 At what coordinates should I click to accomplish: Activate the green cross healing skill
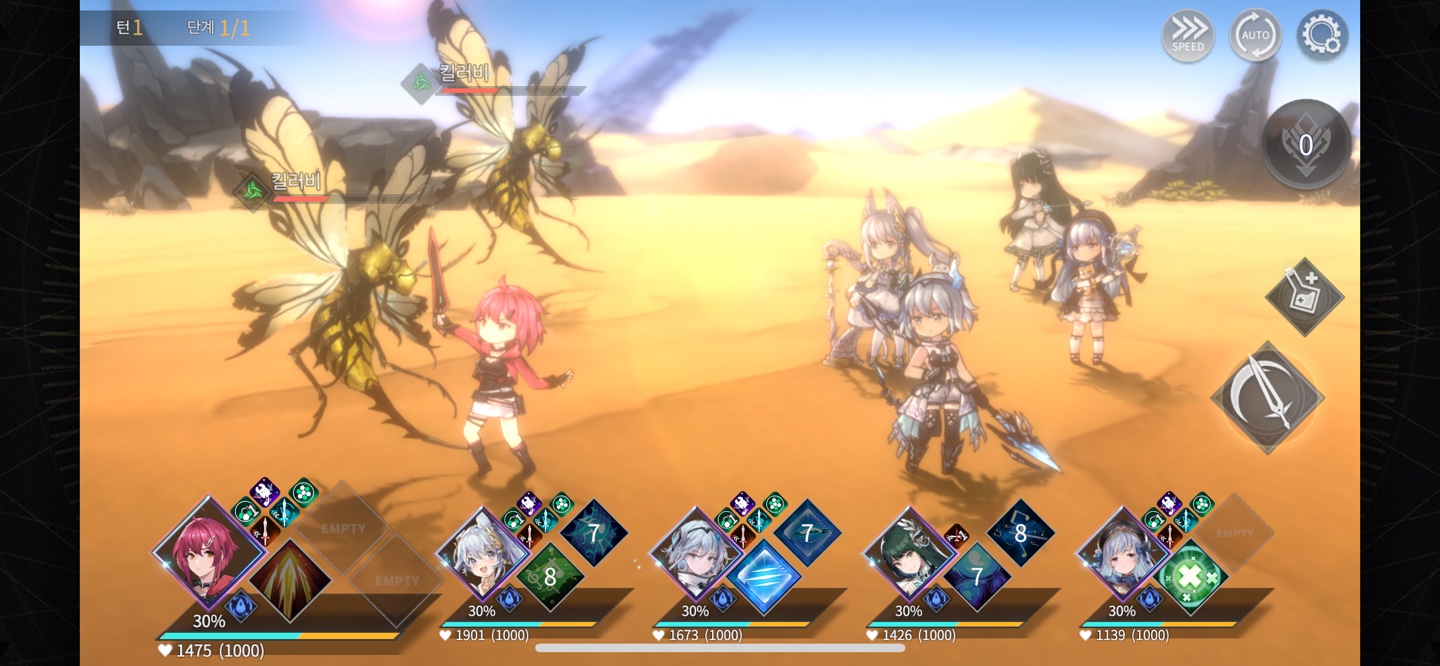1190,577
